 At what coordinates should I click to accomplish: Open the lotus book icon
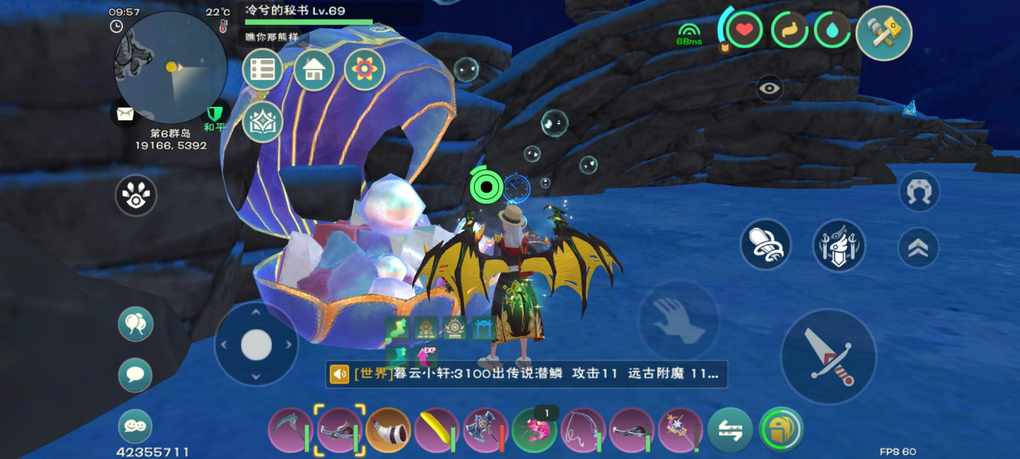263,121
